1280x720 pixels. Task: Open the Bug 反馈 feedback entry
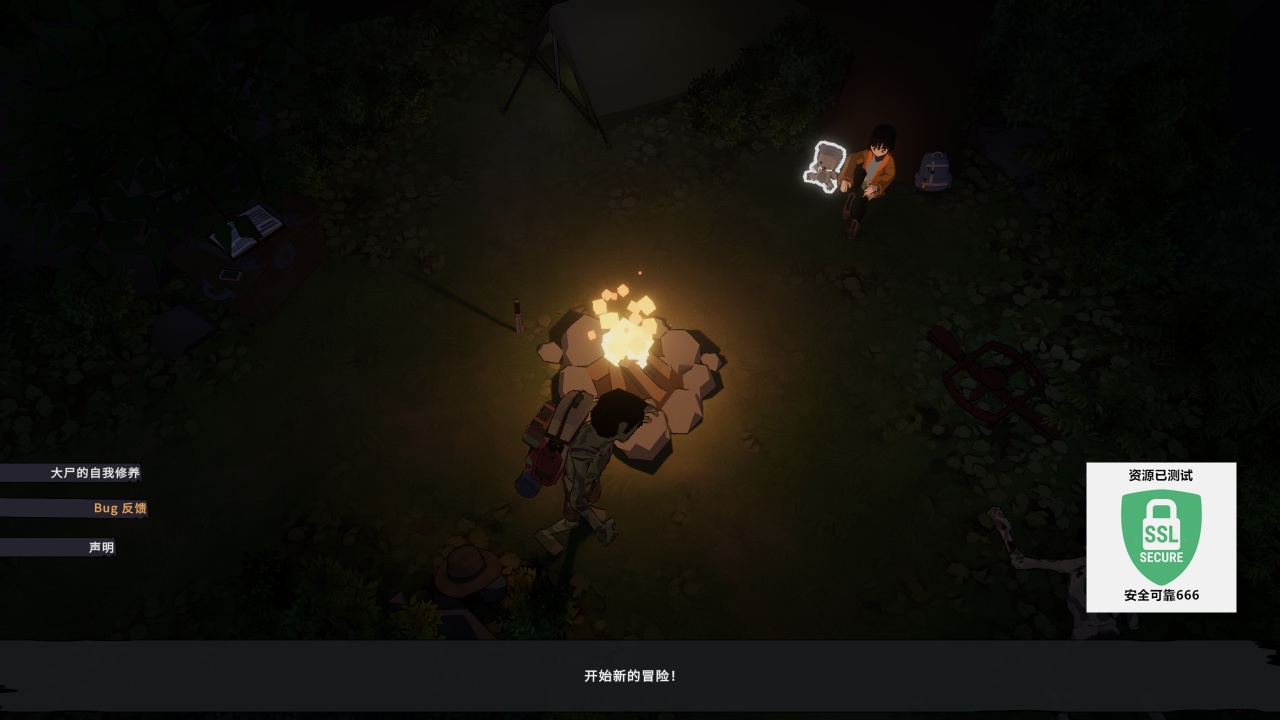pyautogui.click(x=119, y=508)
